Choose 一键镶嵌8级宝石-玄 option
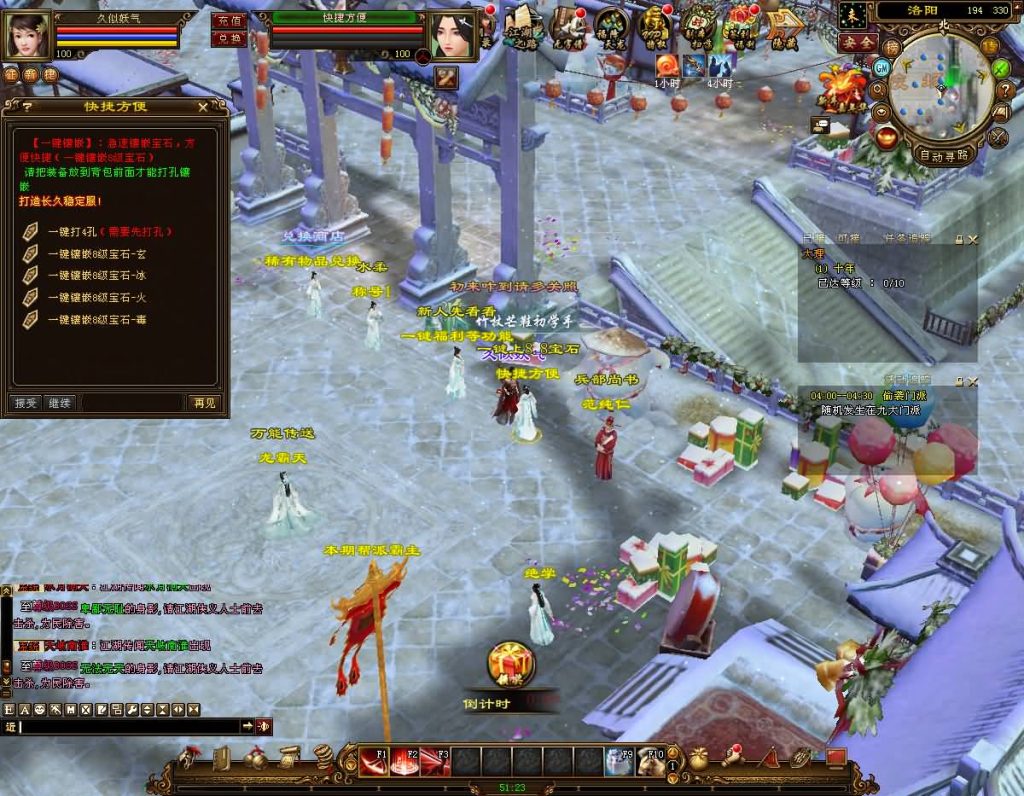Image resolution: width=1024 pixels, height=796 pixels. pyautogui.click(x=95, y=254)
